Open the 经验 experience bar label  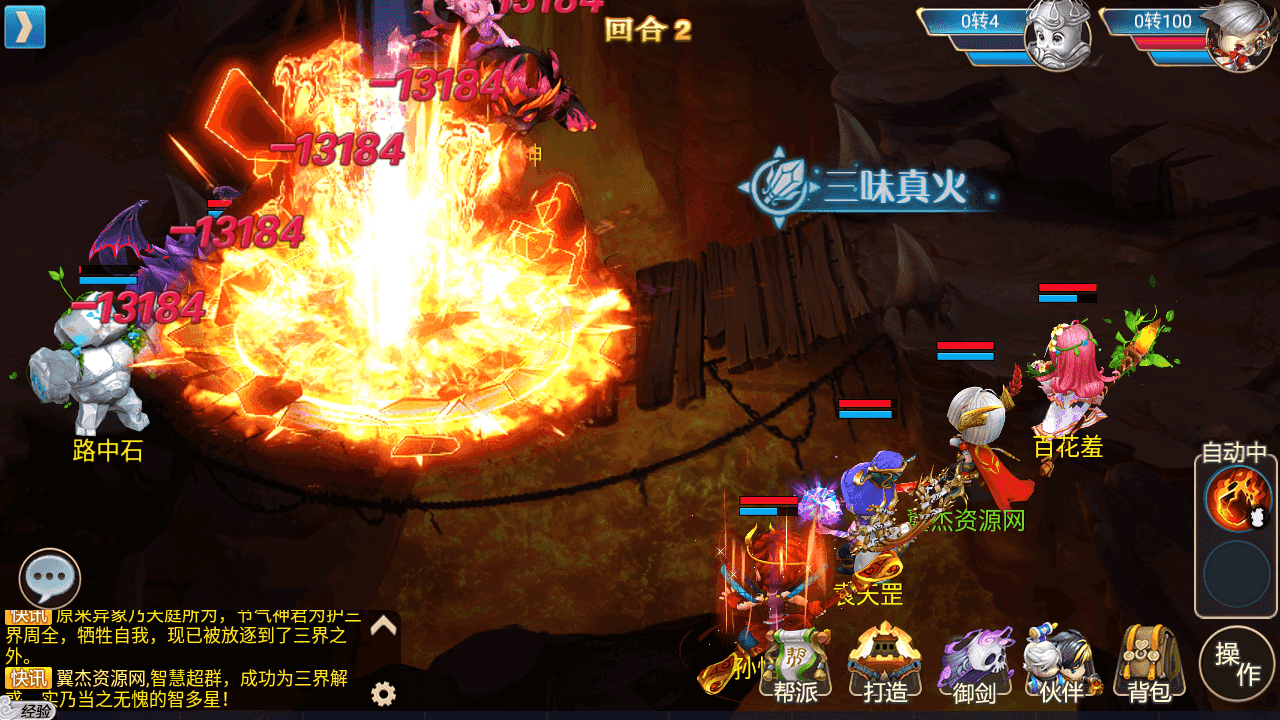[30, 711]
